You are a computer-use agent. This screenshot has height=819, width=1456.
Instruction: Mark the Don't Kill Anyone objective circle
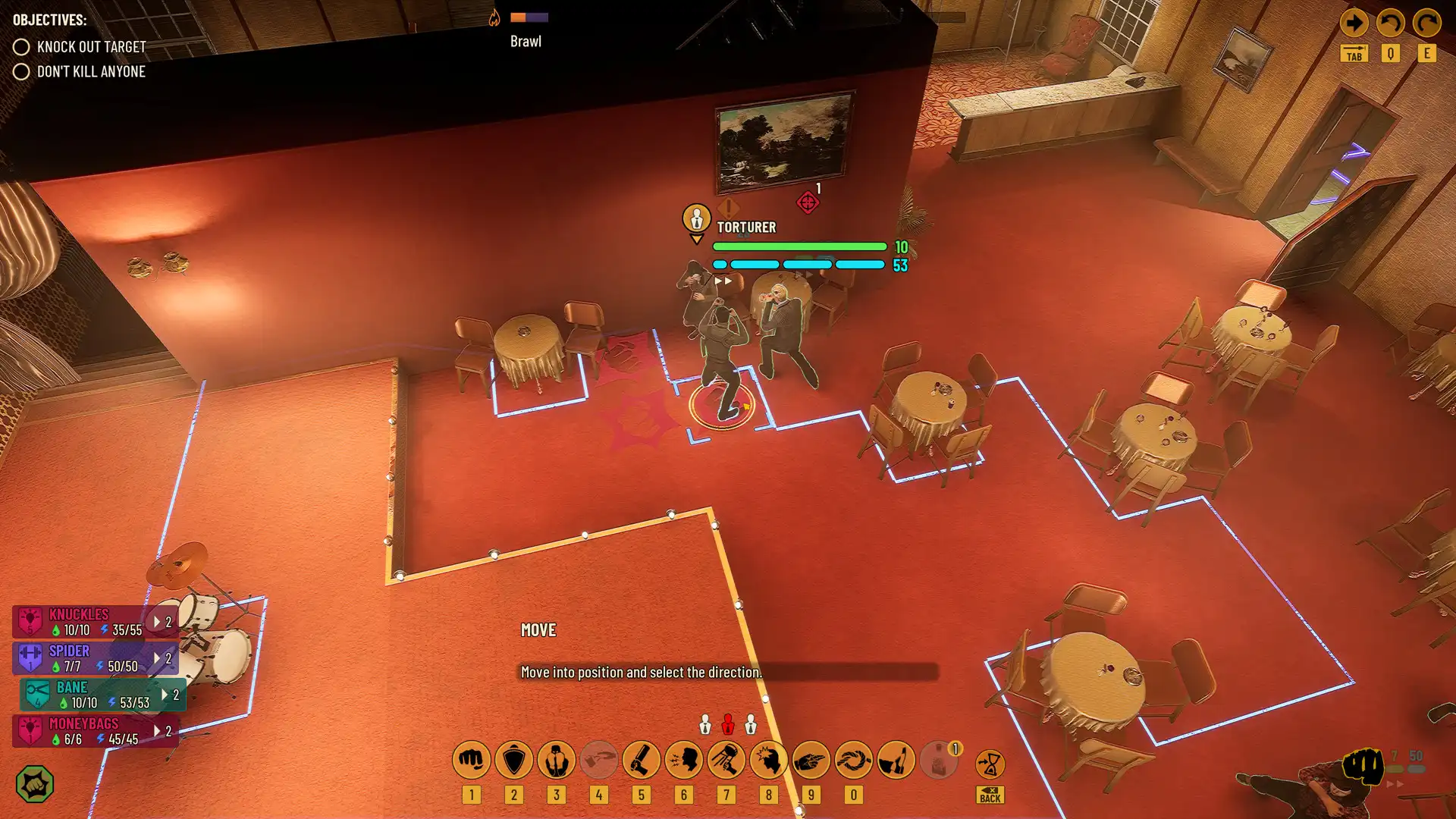(x=22, y=72)
